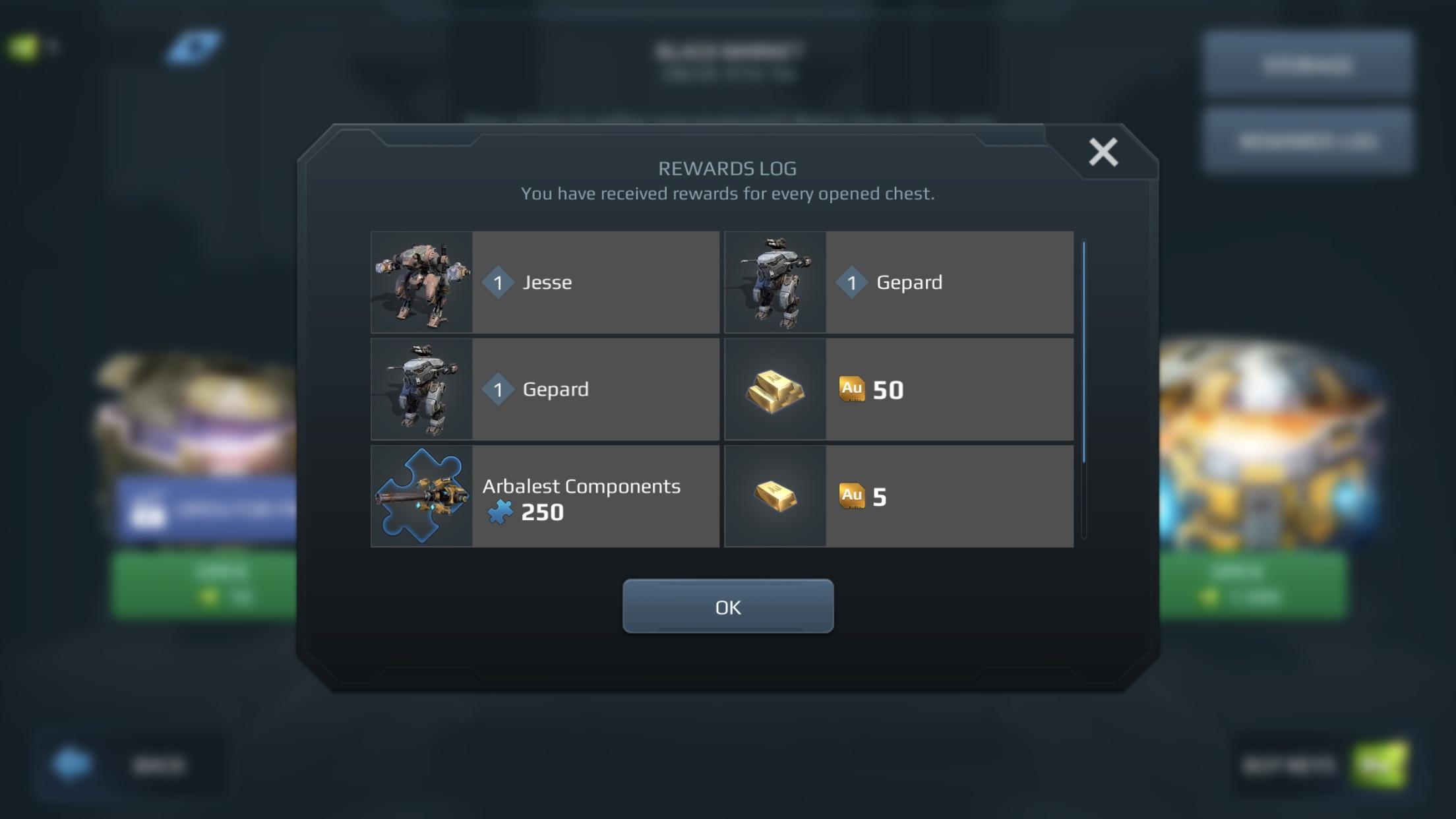The image size is (1456, 819).
Task: Close the Rewards Log dialog
Action: tap(1102, 152)
